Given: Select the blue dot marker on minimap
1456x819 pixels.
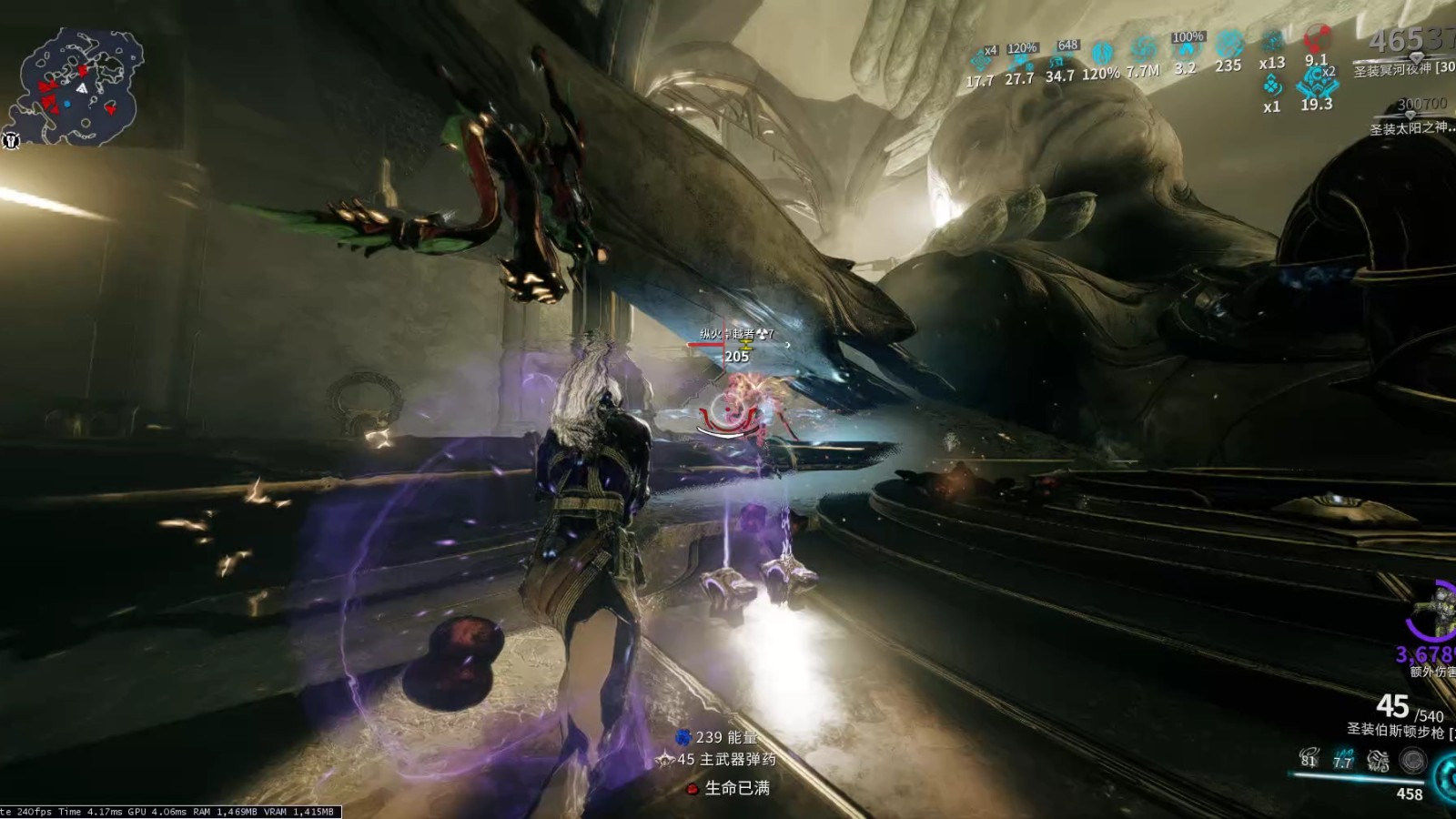Looking at the screenshot, I should (x=67, y=105).
